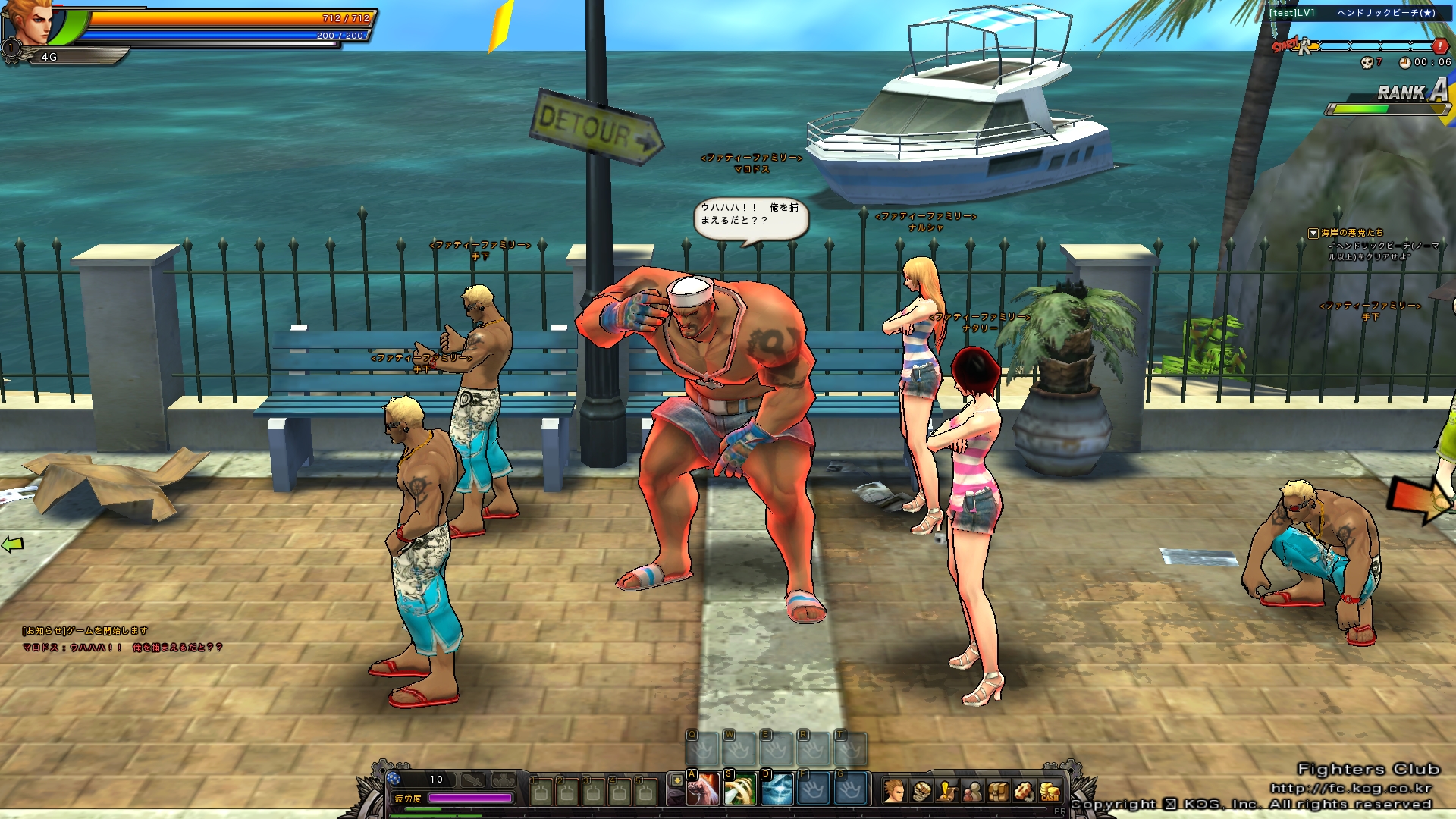Image resolution: width=1456 pixels, height=819 pixels.
Task: Activate the red skill in slot A
Action: point(704,789)
